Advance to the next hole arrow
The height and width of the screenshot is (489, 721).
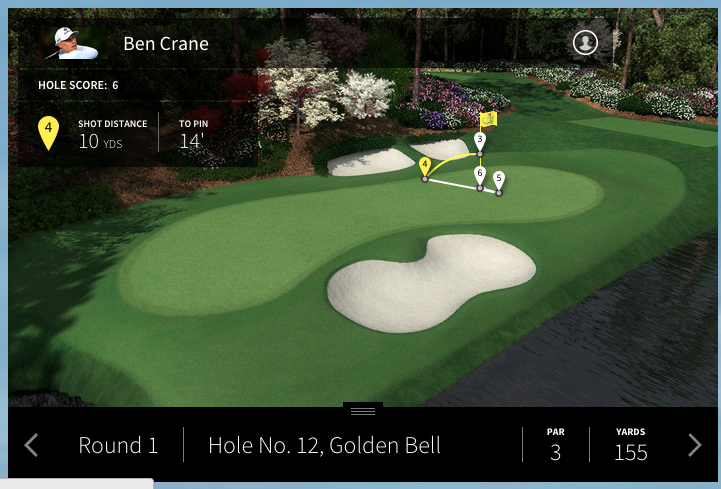(695, 445)
